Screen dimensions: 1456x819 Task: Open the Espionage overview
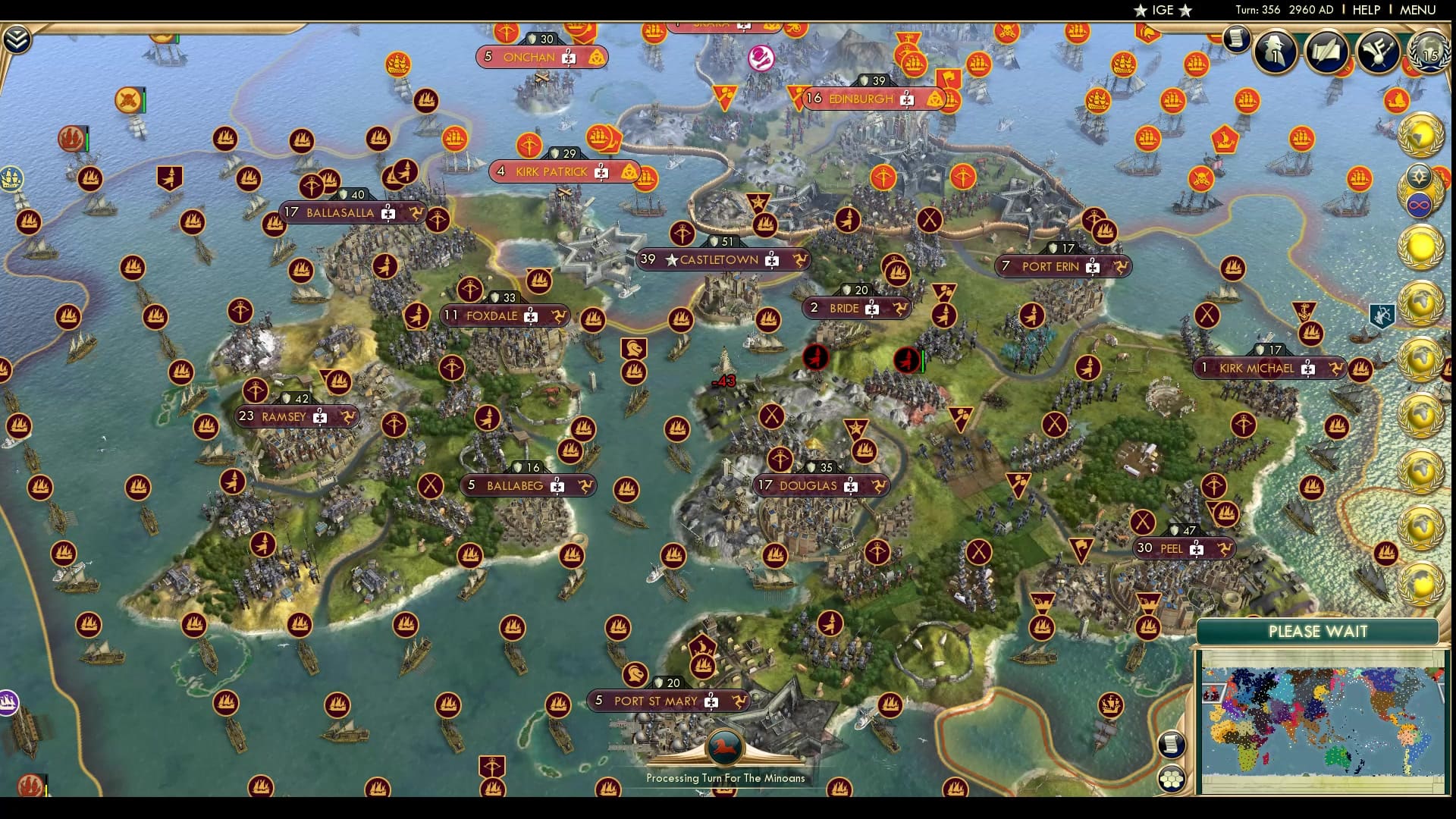(1275, 53)
